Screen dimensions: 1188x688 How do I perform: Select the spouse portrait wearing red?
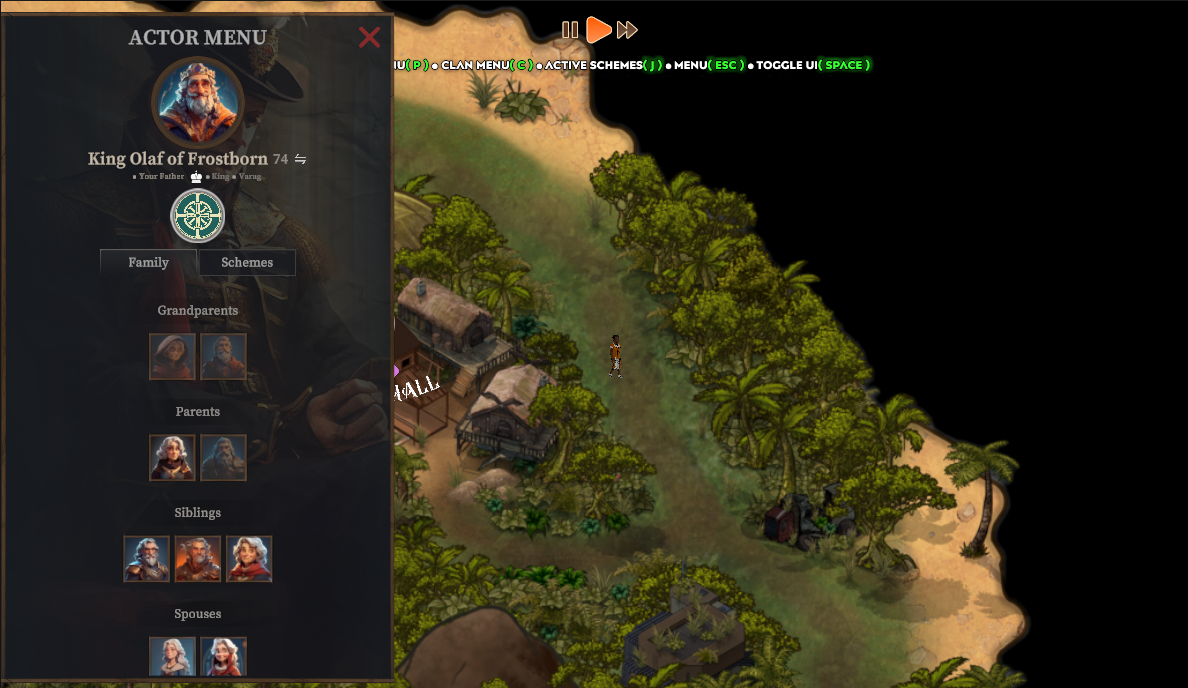[223, 657]
